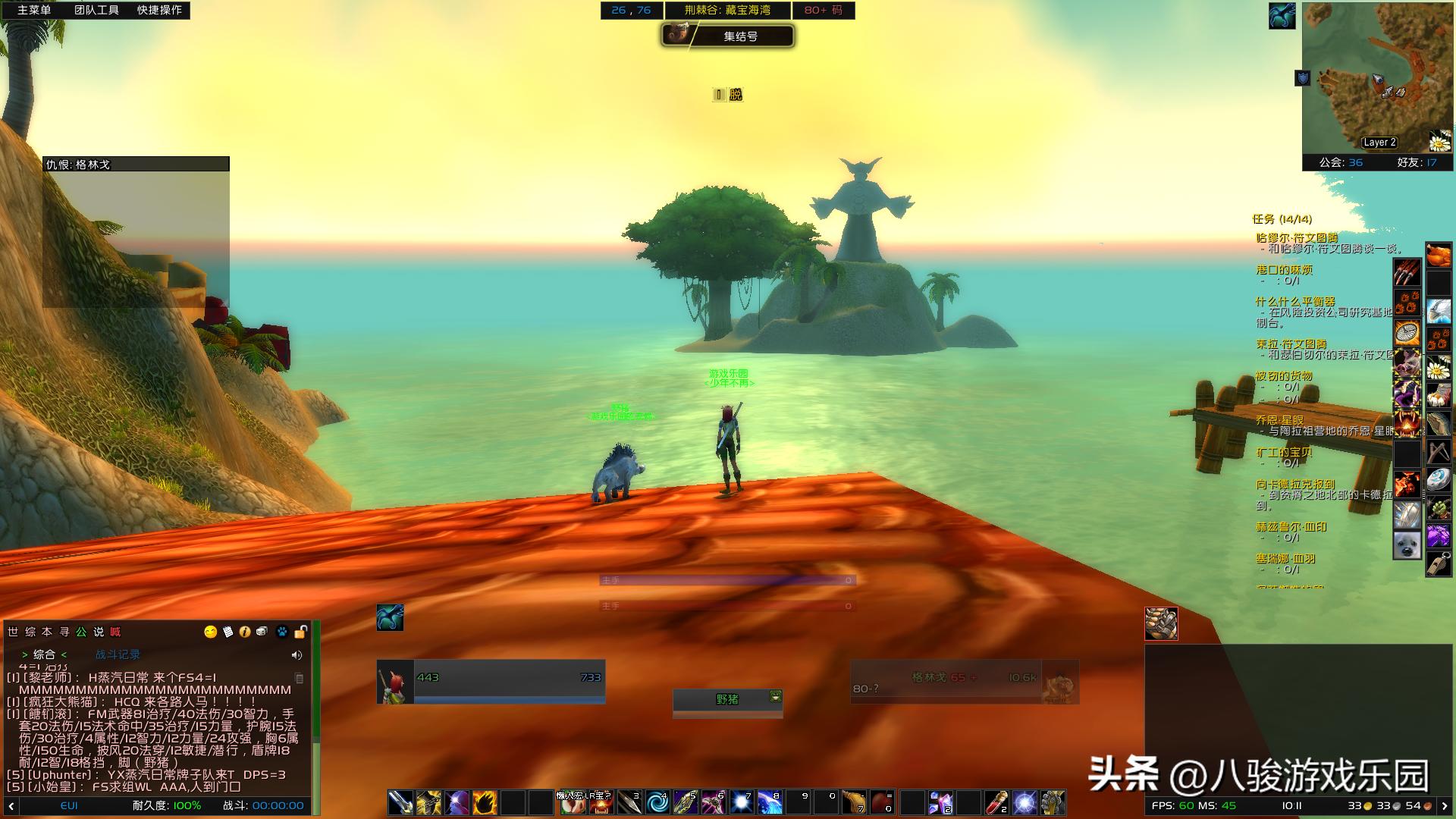The width and height of the screenshot is (1456, 819).
Task: Click the 集结号 button
Action: pyautogui.click(x=740, y=36)
